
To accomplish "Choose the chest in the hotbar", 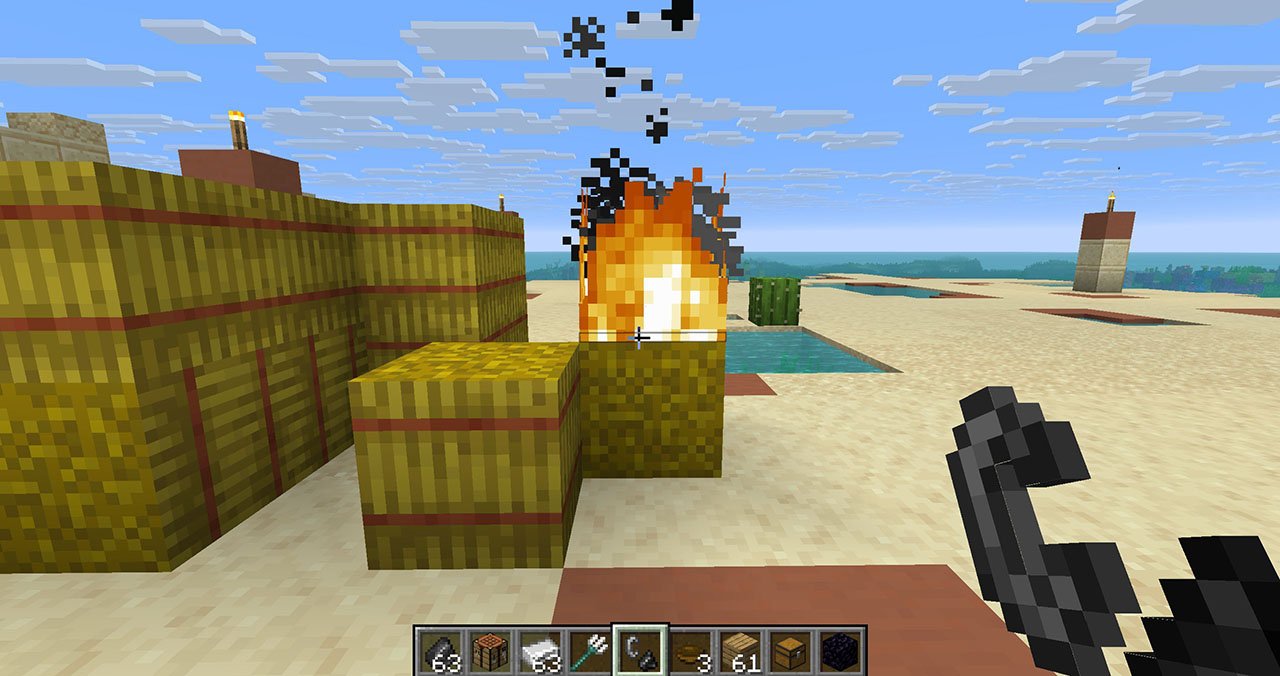I will pyautogui.click(x=793, y=651).
